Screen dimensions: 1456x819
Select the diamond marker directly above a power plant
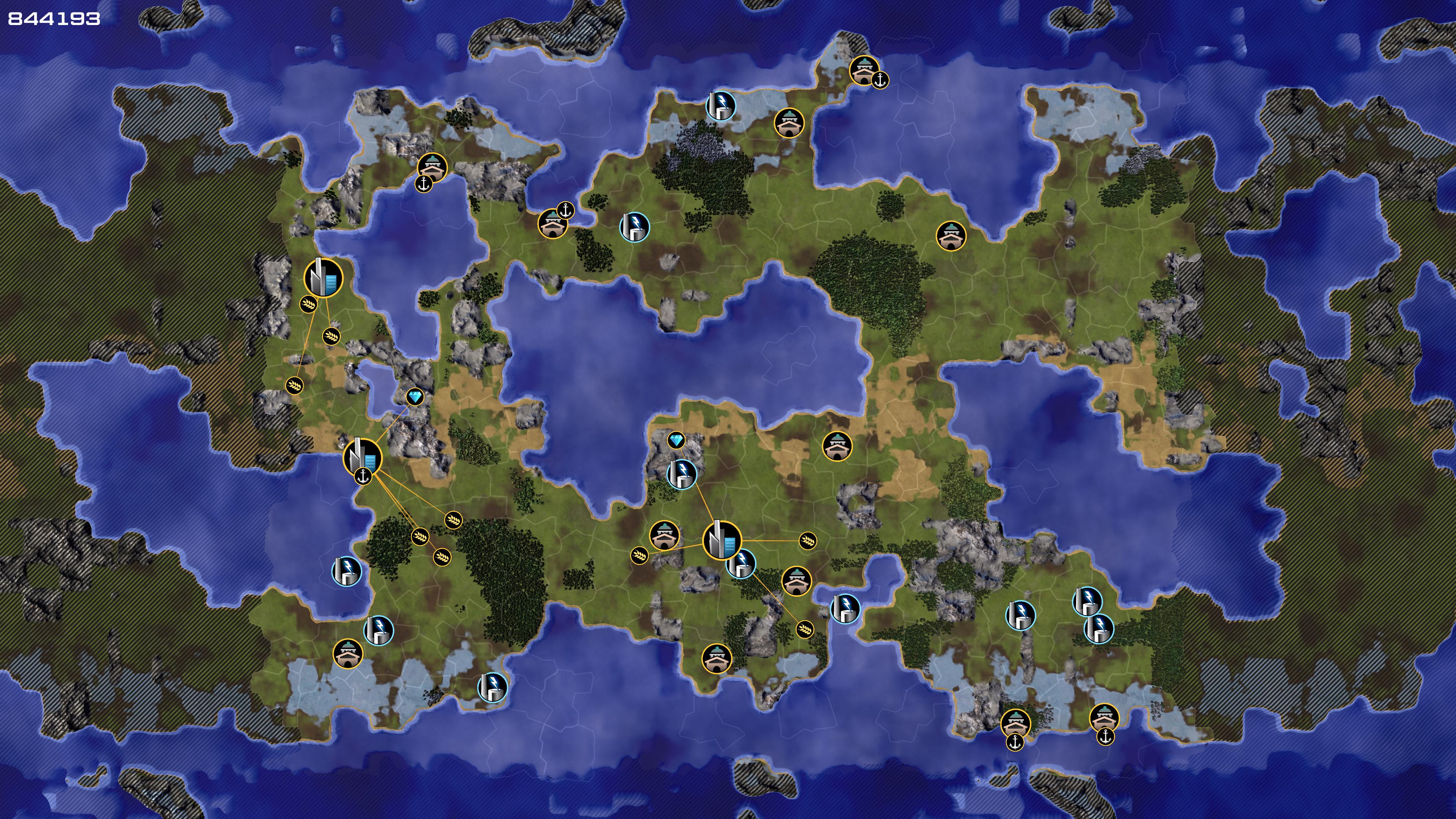pos(676,440)
